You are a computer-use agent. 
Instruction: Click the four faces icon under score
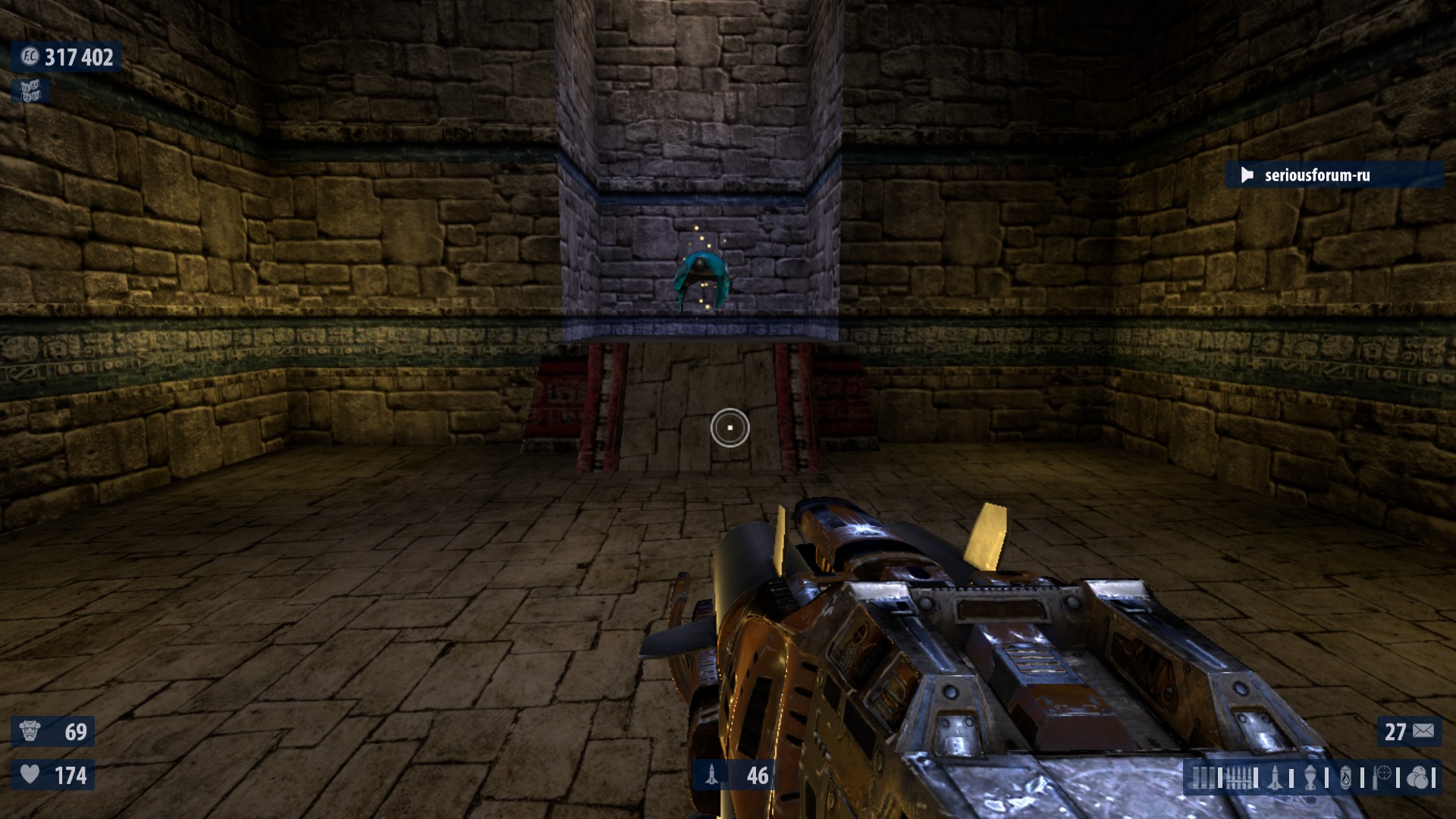(30, 91)
